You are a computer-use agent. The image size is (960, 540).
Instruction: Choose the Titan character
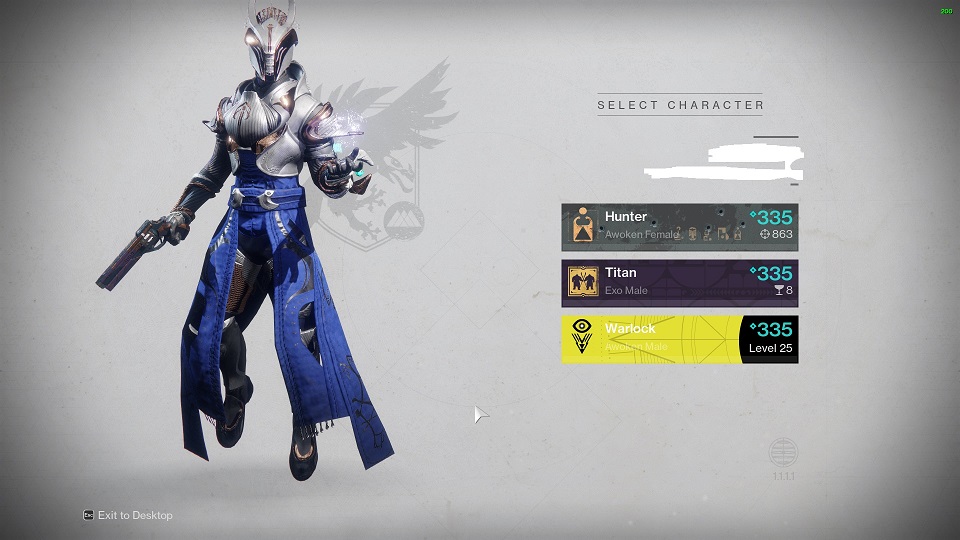pyautogui.click(x=679, y=282)
